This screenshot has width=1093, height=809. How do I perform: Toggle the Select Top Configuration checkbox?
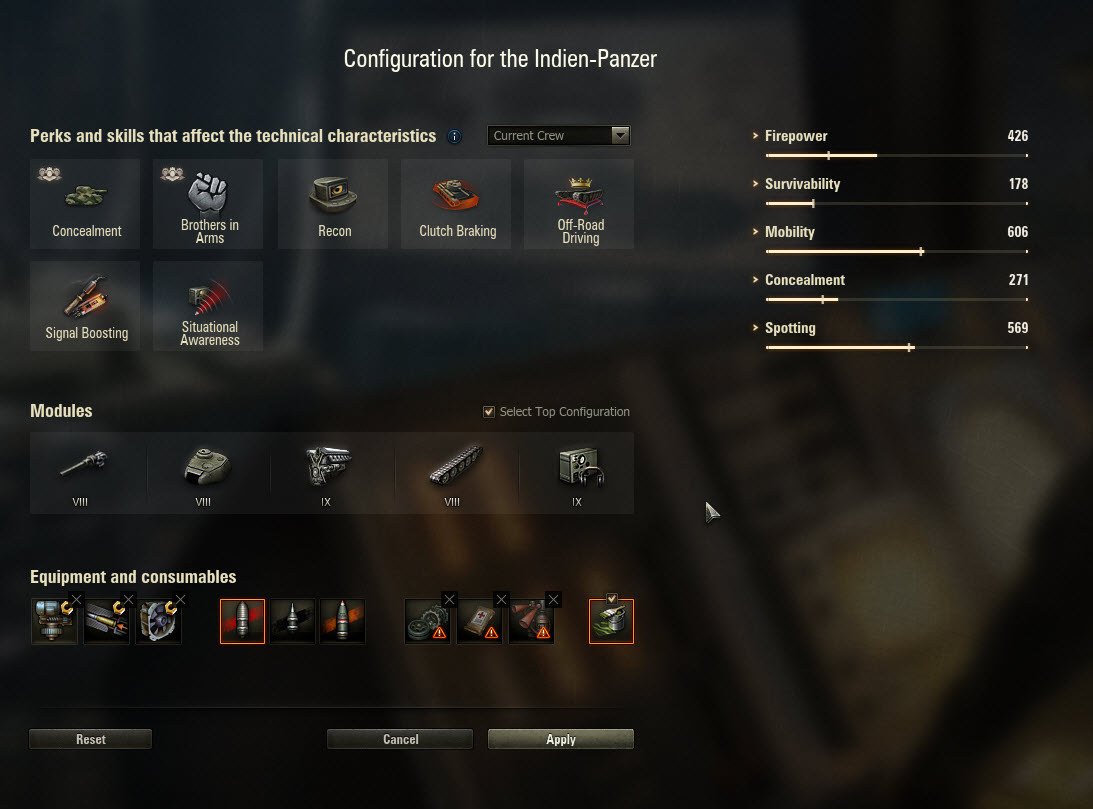tap(489, 412)
